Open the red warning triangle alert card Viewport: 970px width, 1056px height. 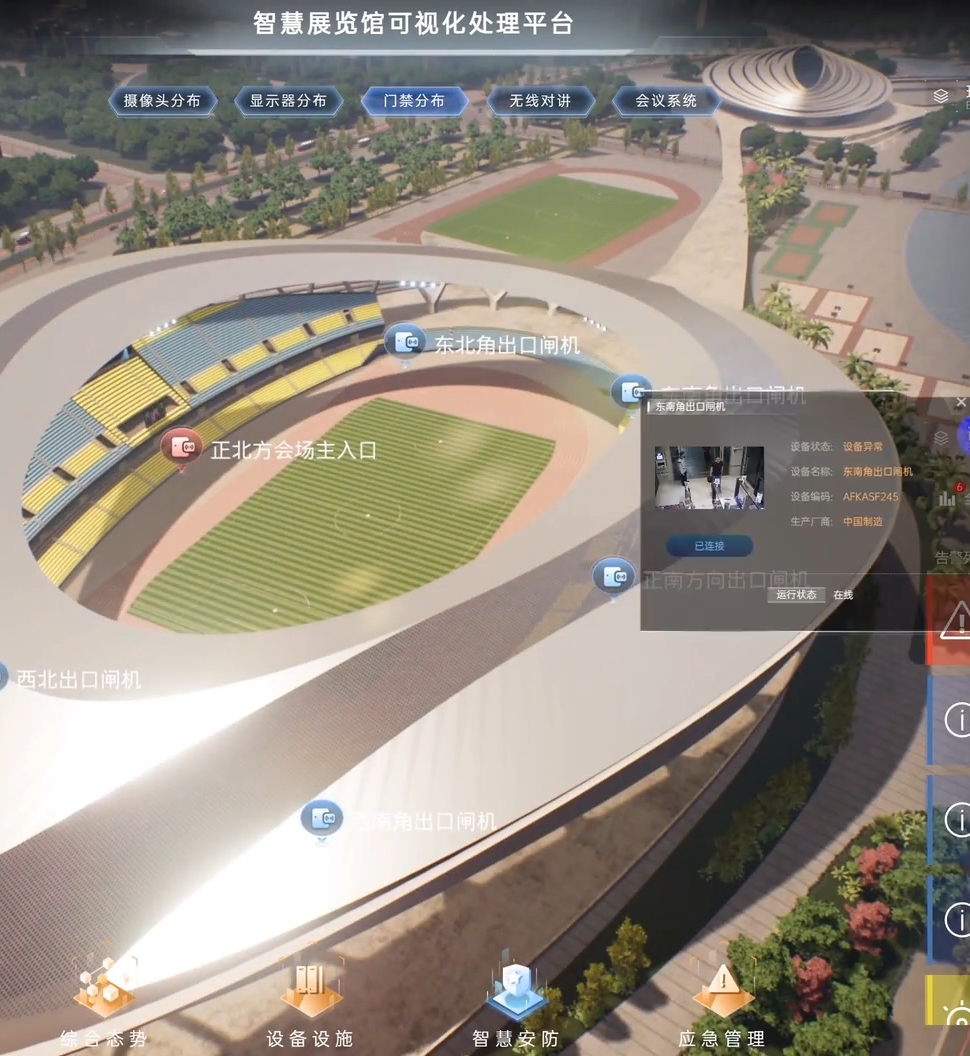pyautogui.click(x=952, y=619)
